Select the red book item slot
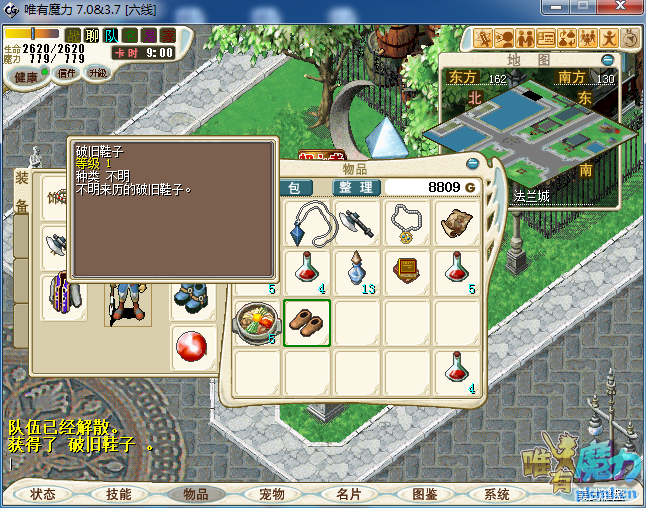The width and height of the screenshot is (646, 508). coord(407,272)
